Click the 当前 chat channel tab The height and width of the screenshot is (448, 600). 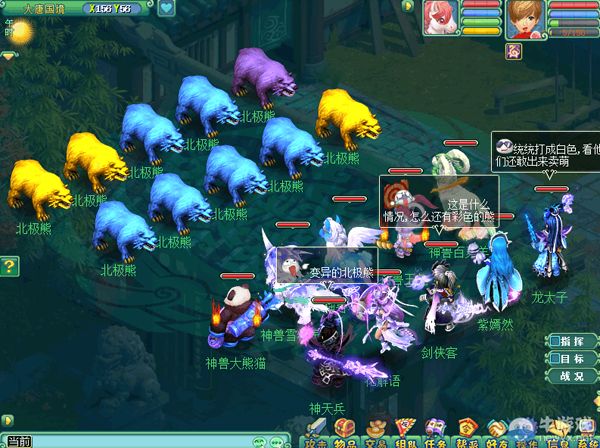pos(18,442)
